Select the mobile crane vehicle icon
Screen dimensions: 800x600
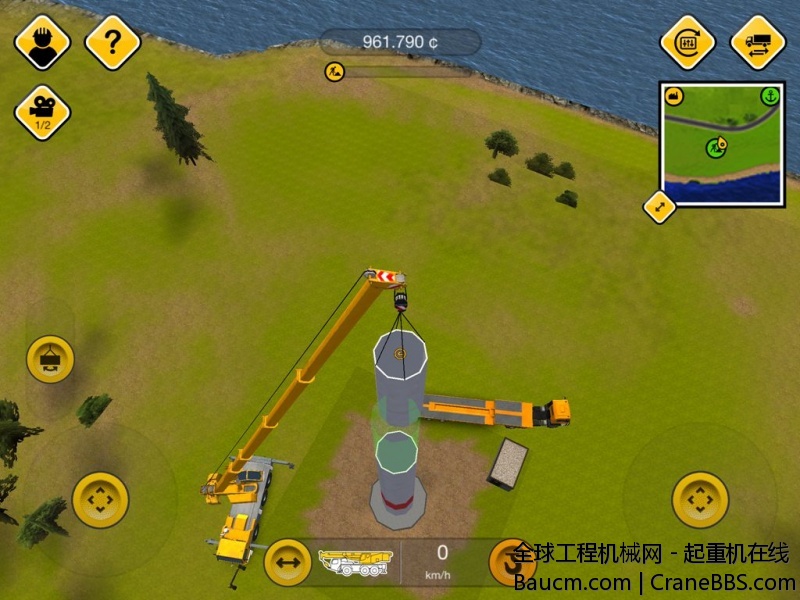pos(356,562)
